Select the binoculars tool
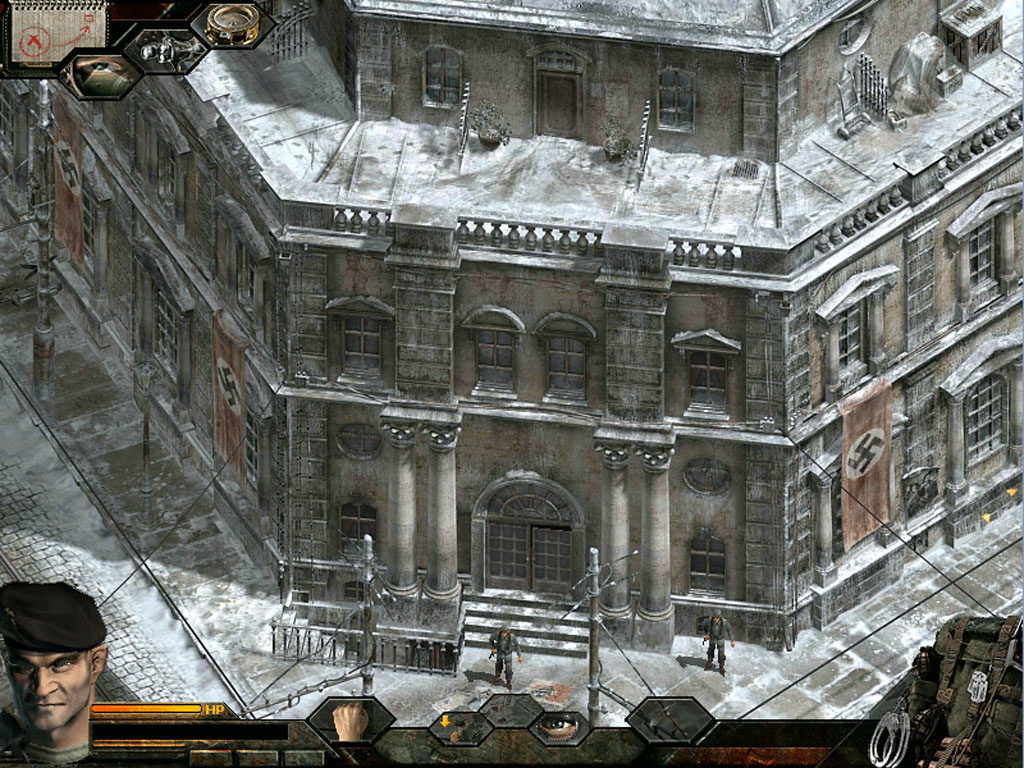Screen dimensions: 1024x768 [x=166, y=50]
